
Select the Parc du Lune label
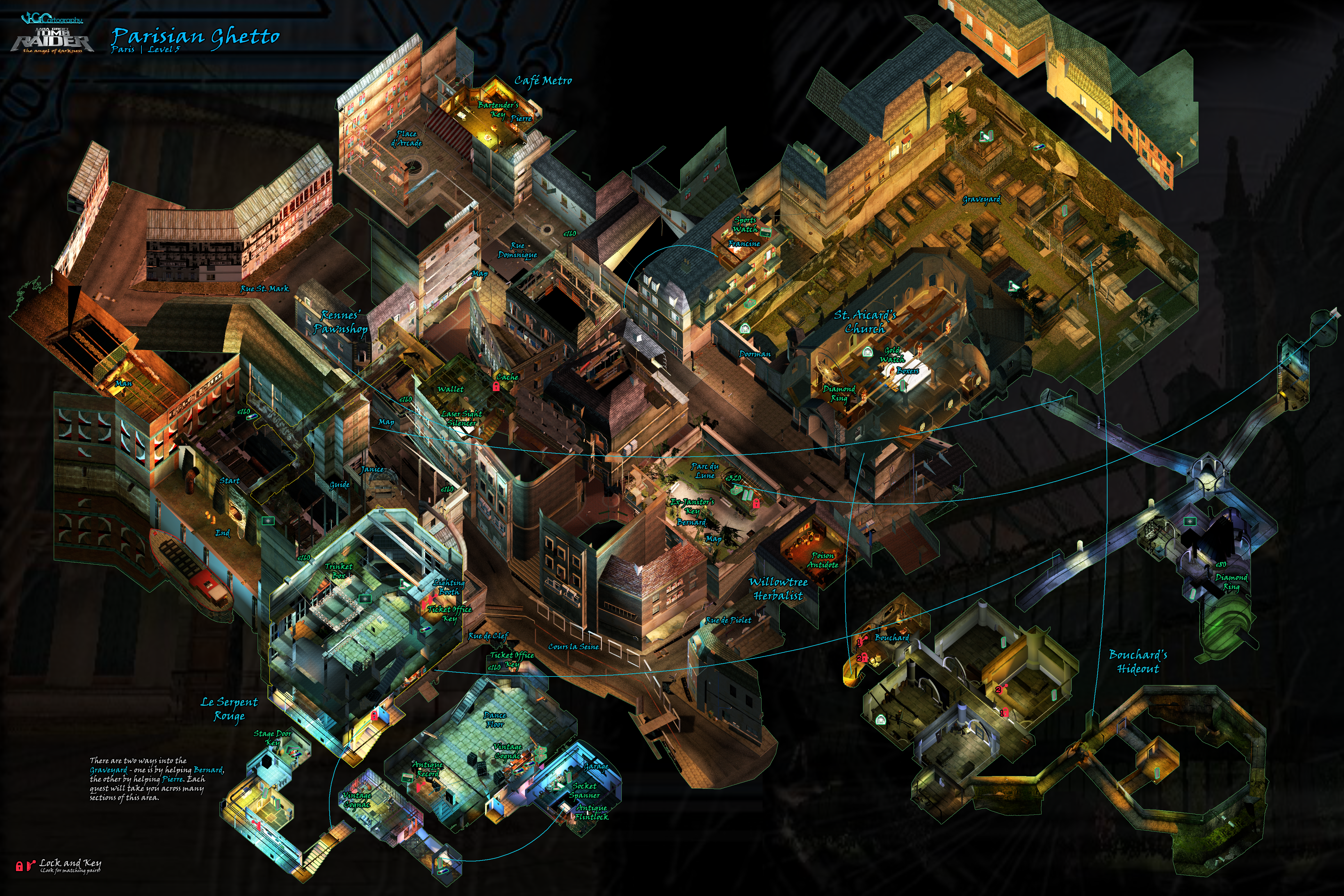click(x=705, y=470)
